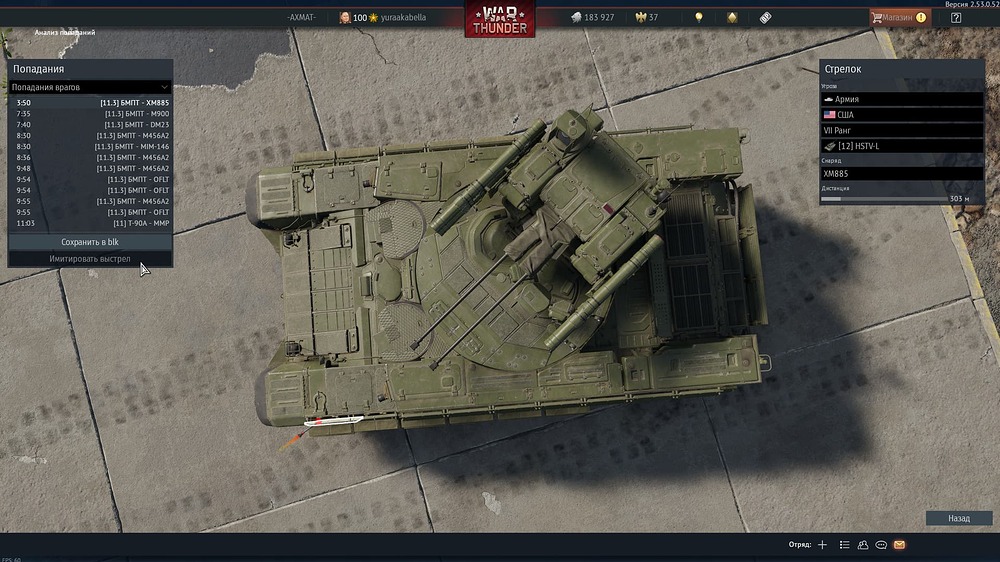The image size is (1000, 562).
Task: Click "Имитировать выстрел" to simulate shot
Action: click(x=90, y=259)
